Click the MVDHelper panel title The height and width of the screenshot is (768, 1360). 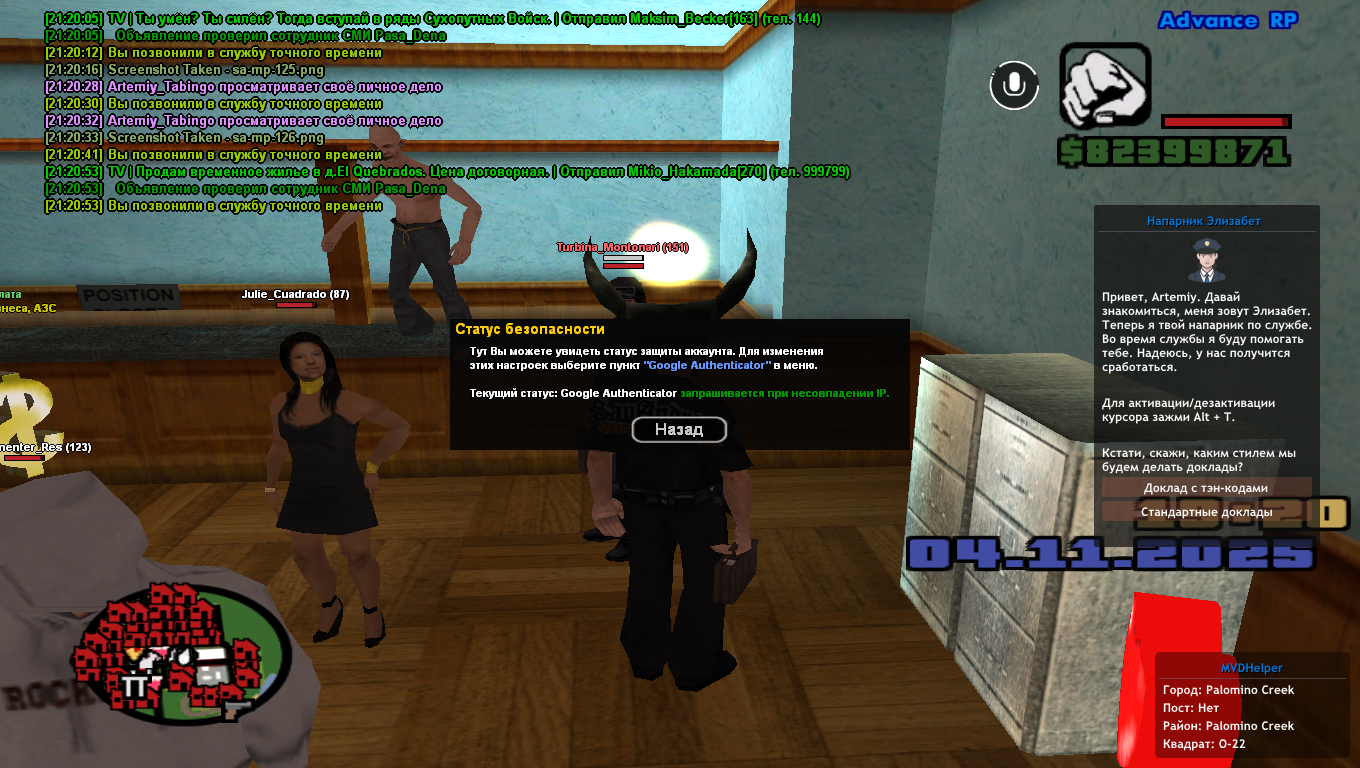click(x=1252, y=668)
